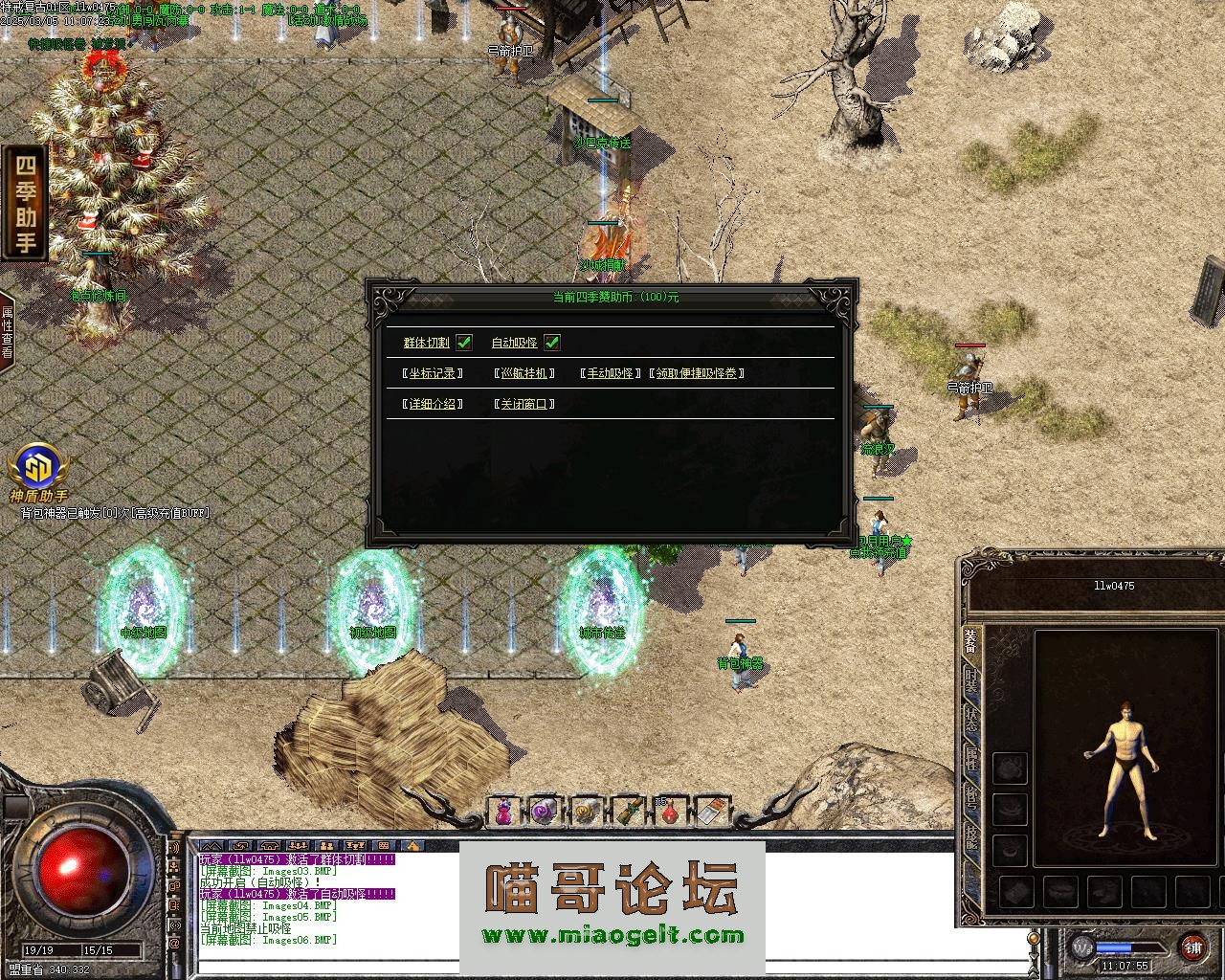1225x980 pixels.
Task: Toggle the 群体切割 checkbox
Action: point(464,343)
